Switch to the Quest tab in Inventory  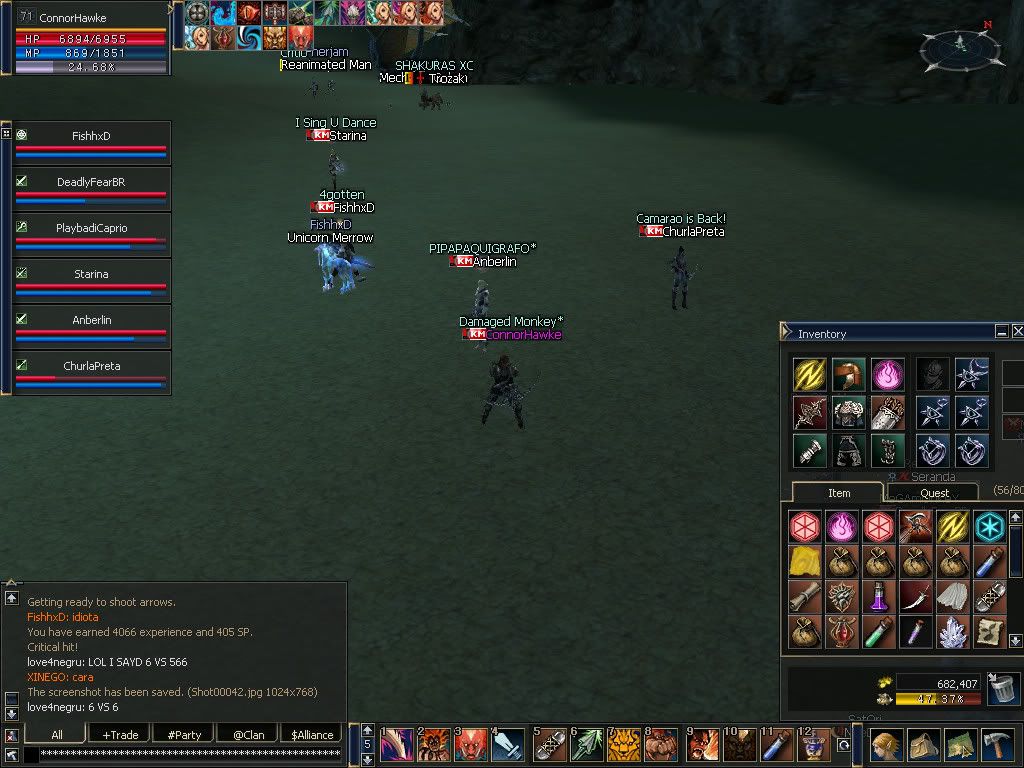click(935, 493)
